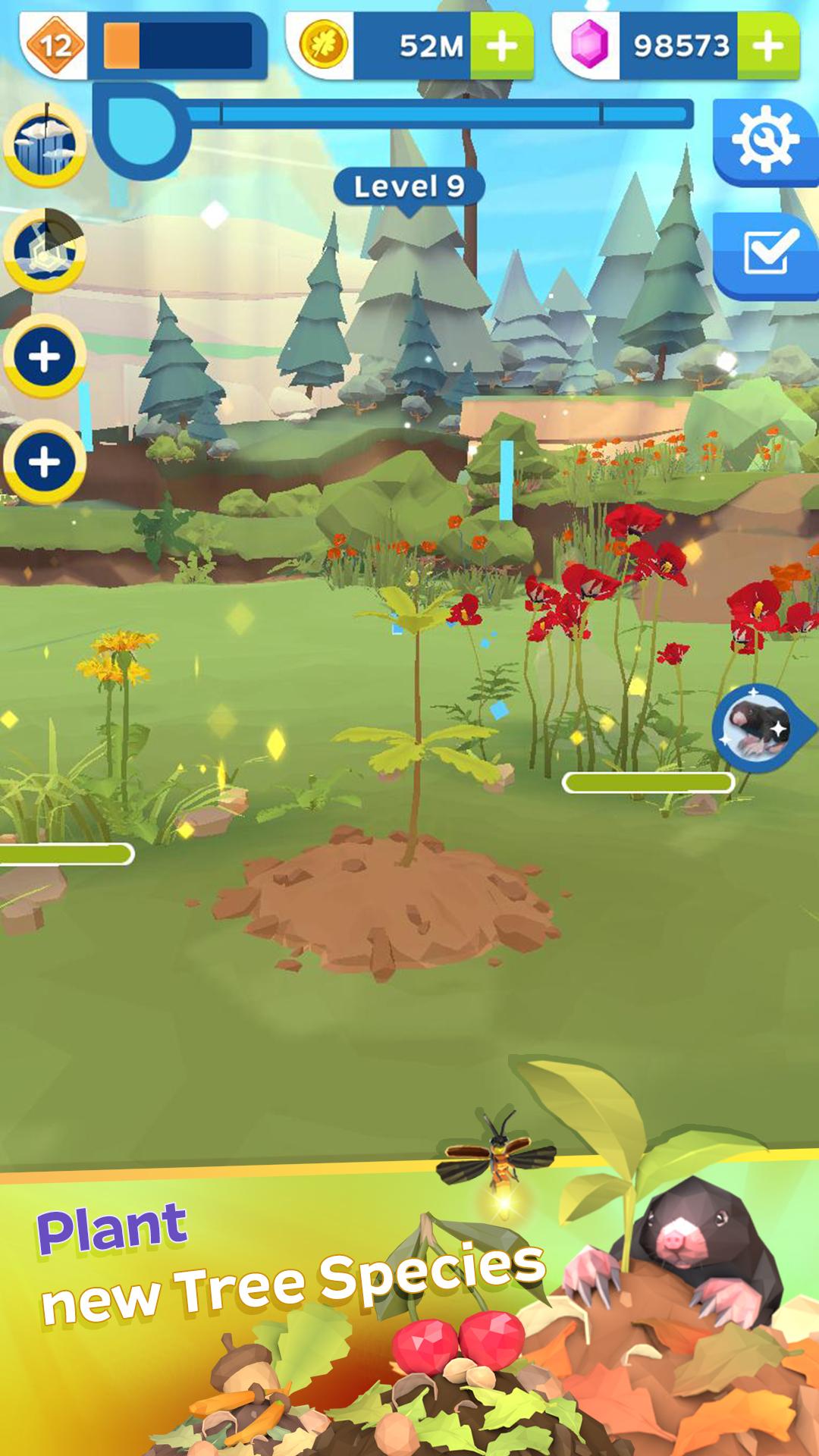Open the checklist tasks button

(767, 254)
